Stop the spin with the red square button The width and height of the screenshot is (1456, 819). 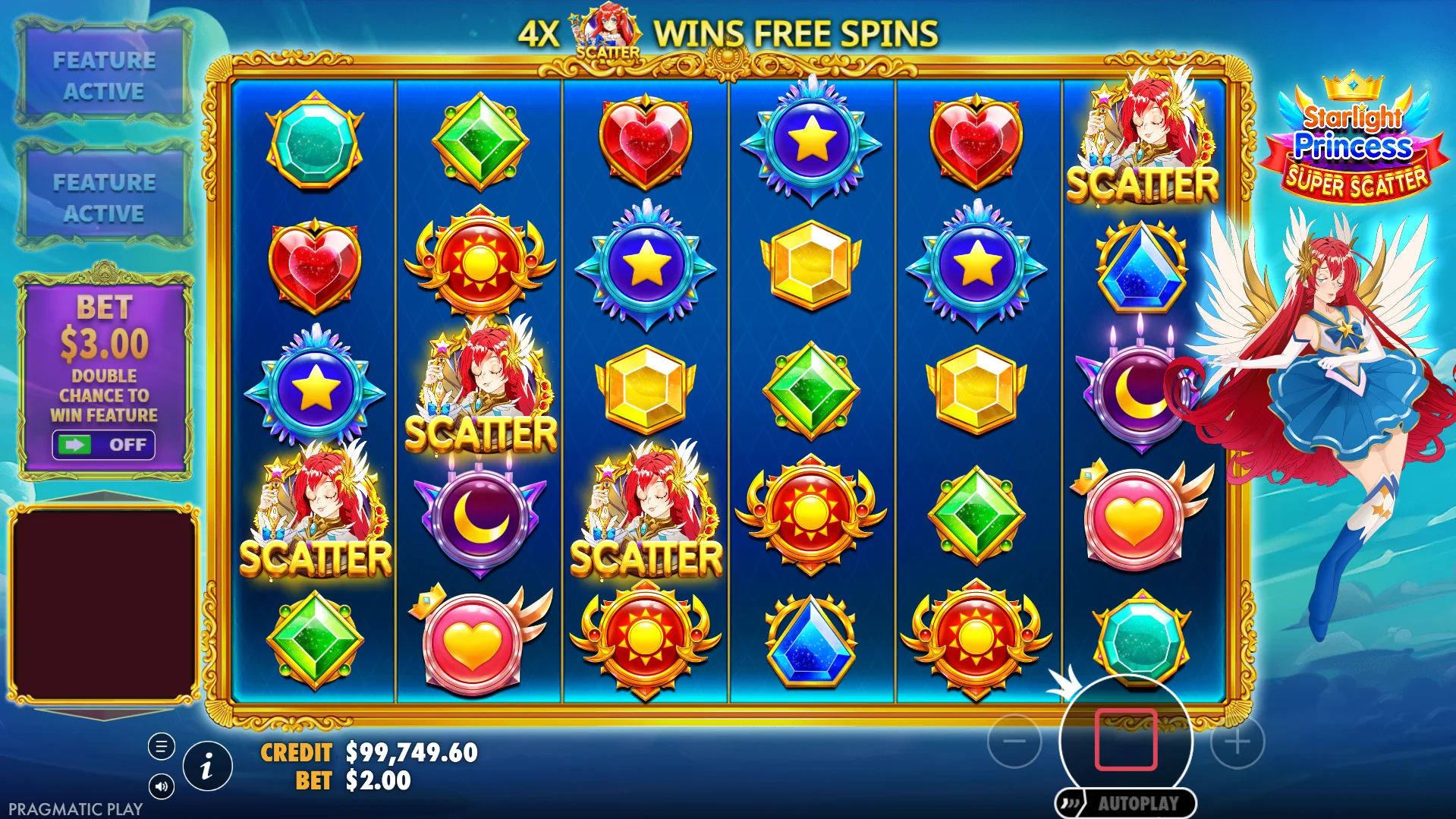click(1126, 740)
